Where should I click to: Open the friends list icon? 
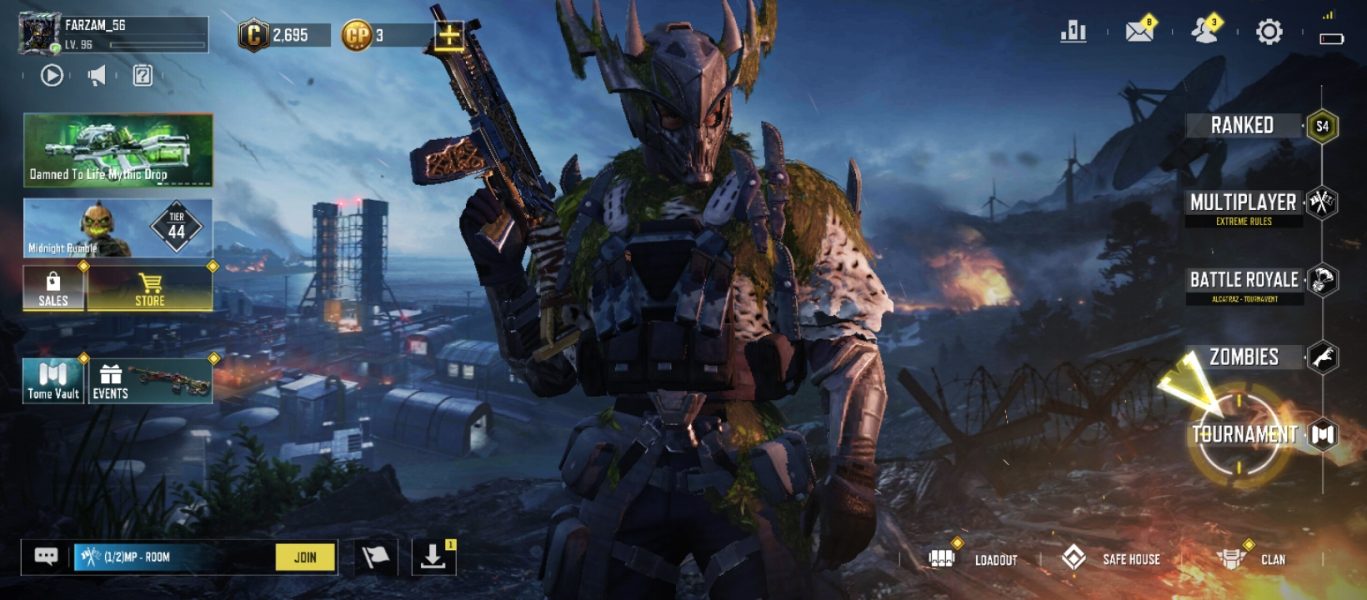click(x=1204, y=32)
